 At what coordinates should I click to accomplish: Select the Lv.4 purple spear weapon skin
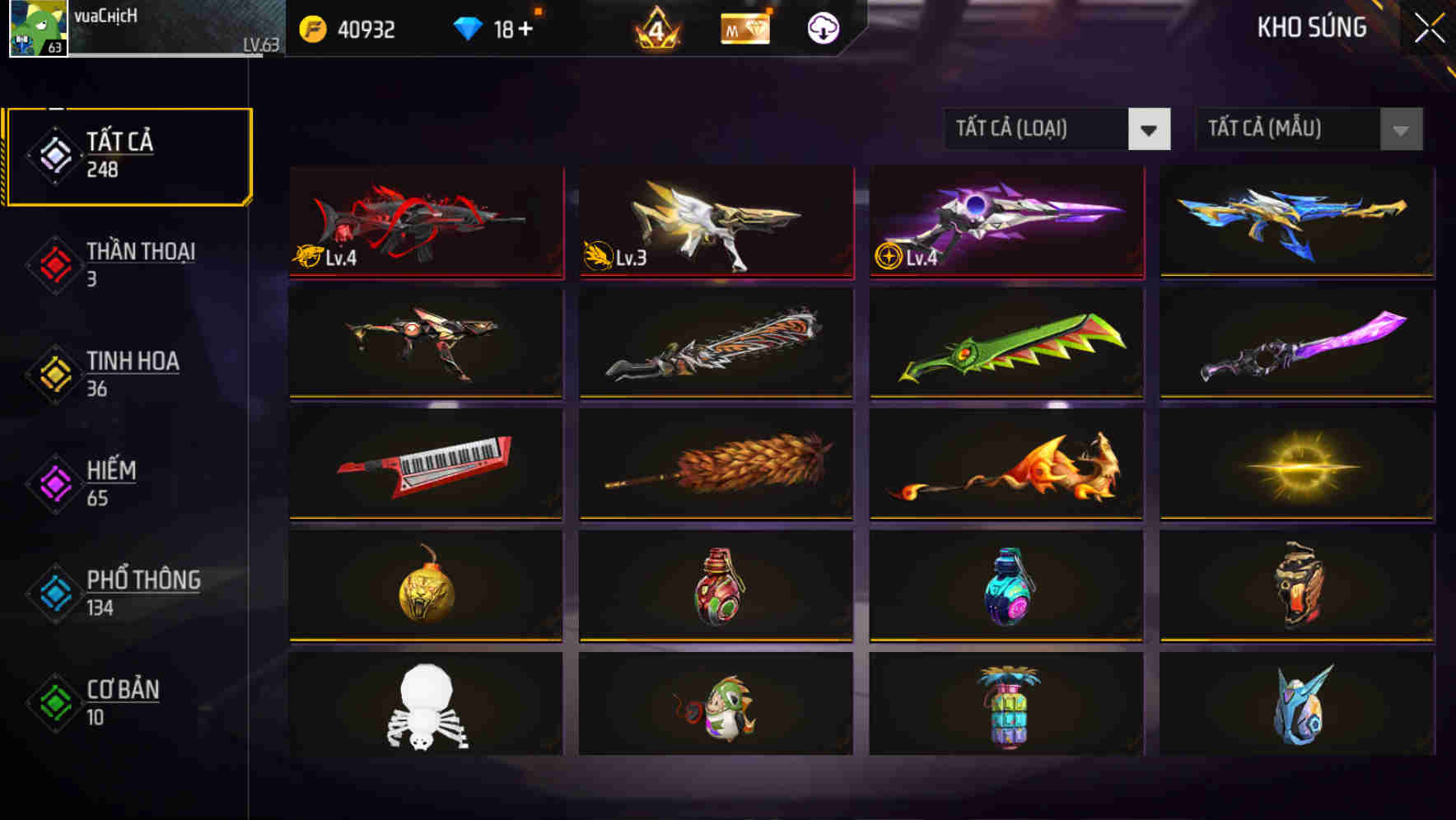click(x=1005, y=223)
